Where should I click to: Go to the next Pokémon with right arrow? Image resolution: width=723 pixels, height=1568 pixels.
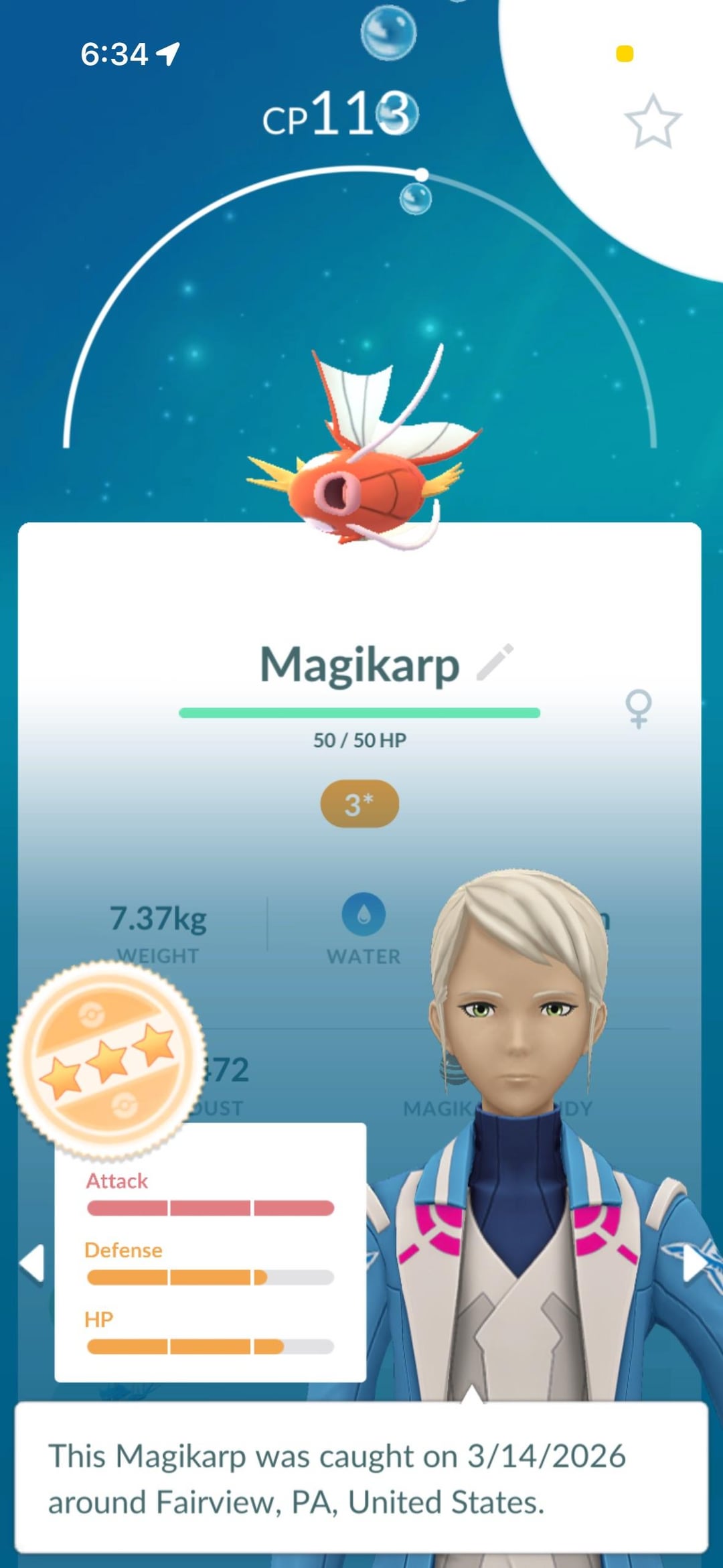tap(694, 1264)
